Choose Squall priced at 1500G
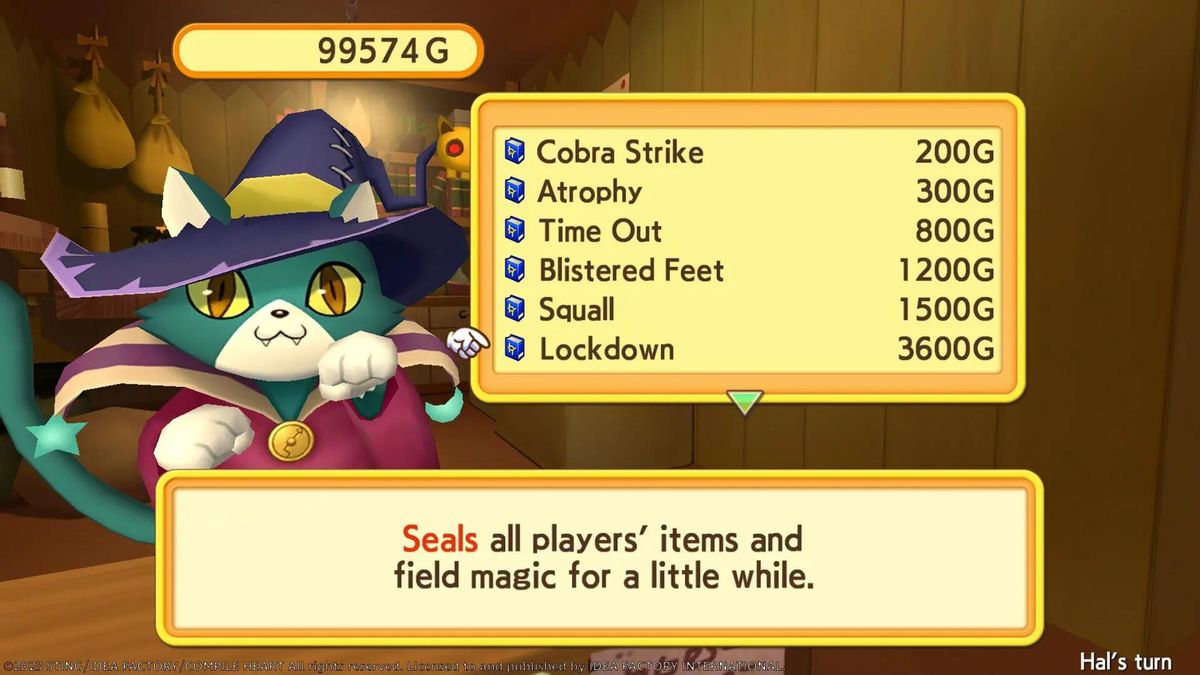The image size is (1200, 675). coord(577,310)
